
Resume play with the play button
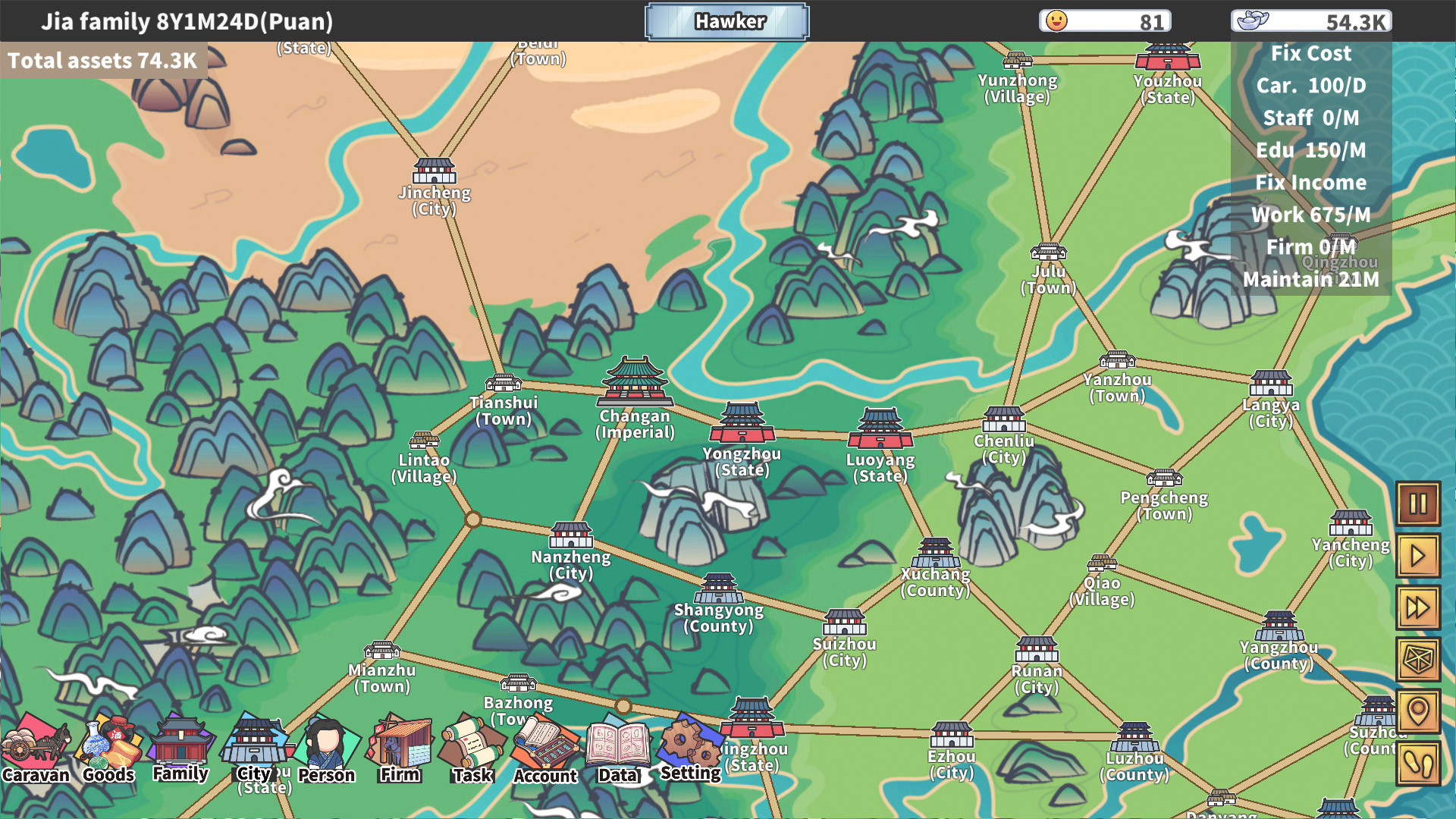[1419, 555]
